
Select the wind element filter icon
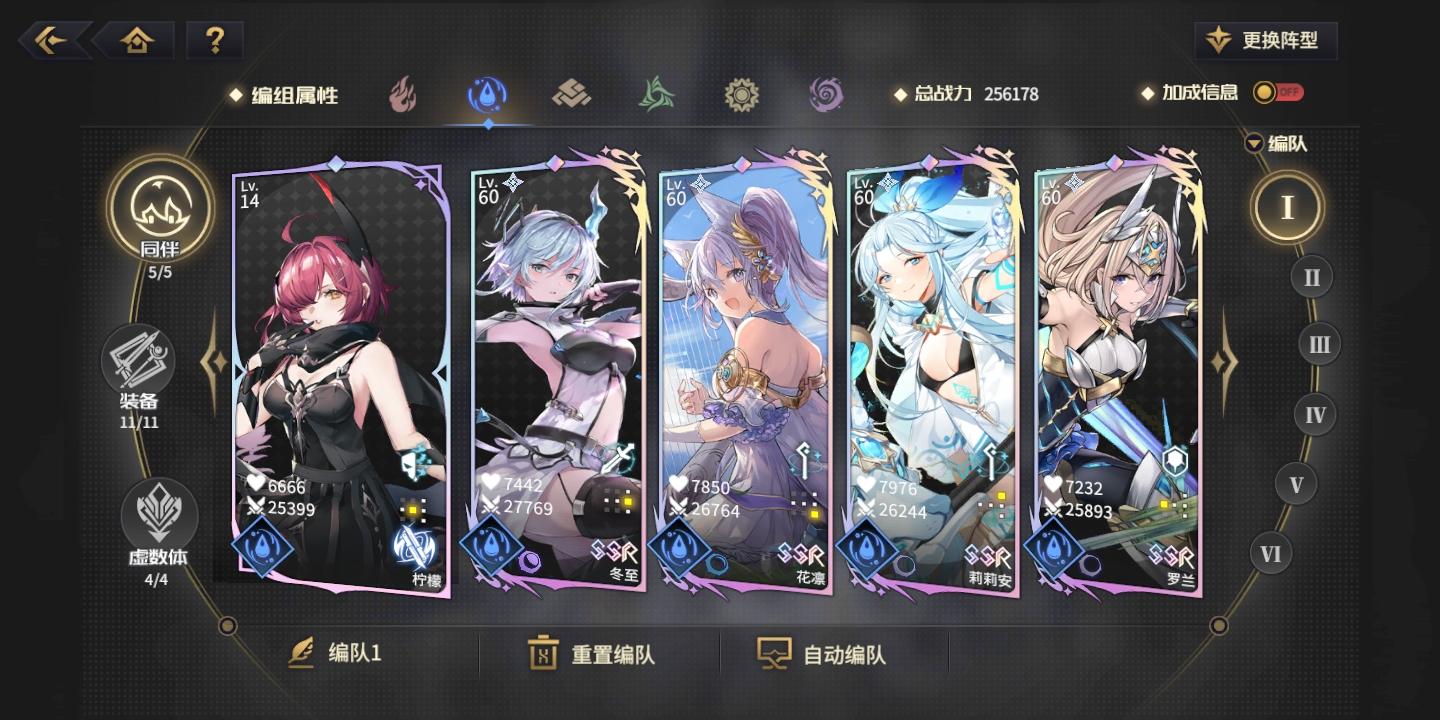(657, 93)
